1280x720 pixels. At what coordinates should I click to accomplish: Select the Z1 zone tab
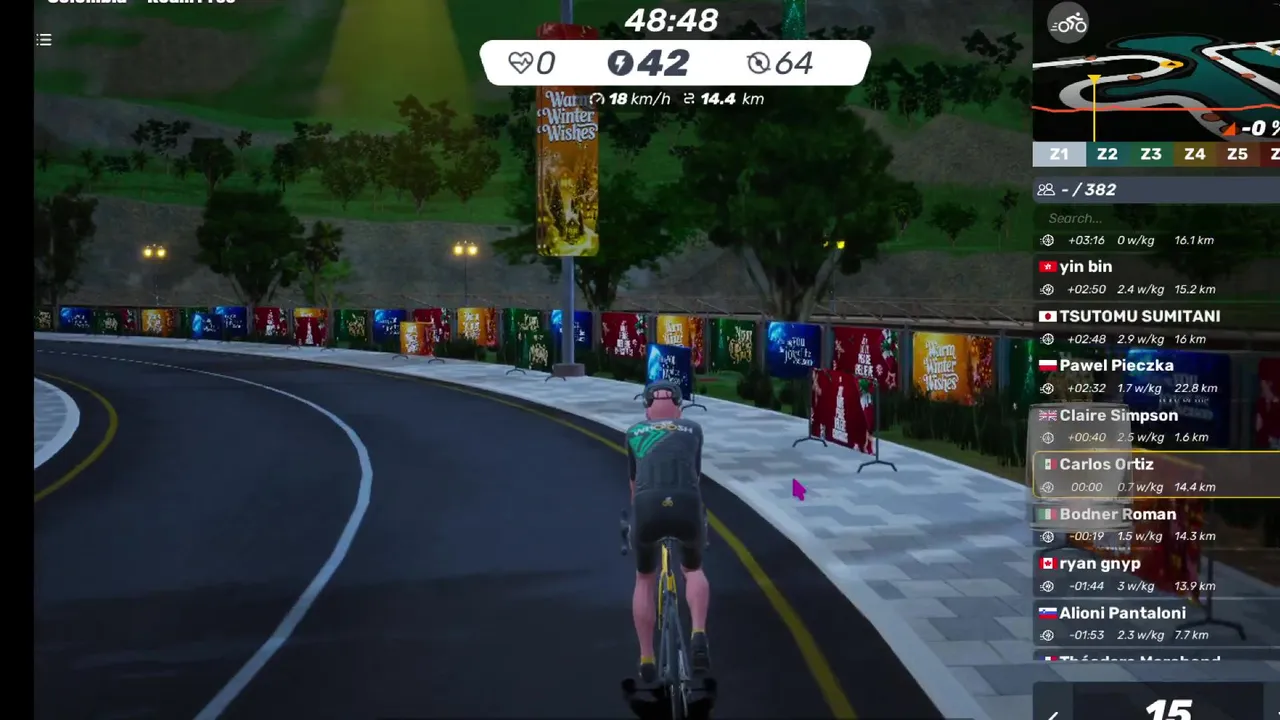coord(1059,154)
